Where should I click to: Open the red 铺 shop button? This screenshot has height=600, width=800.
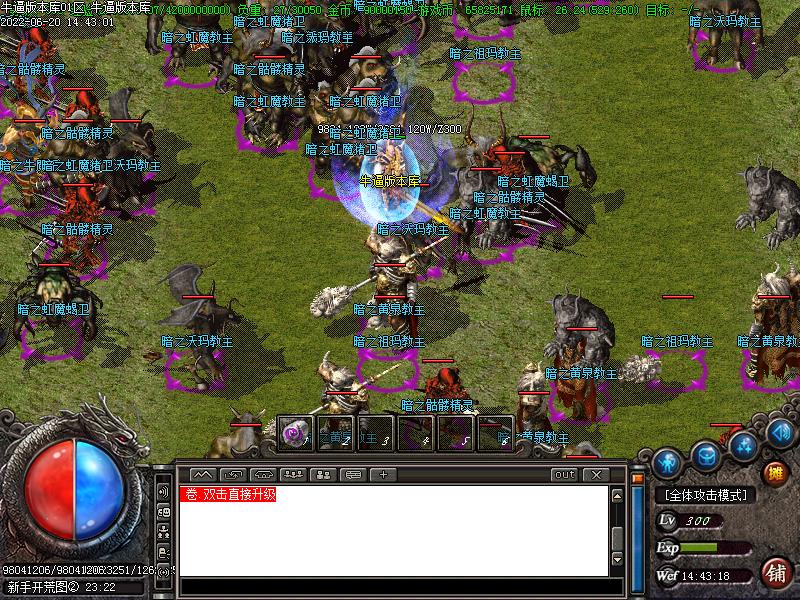(774, 573)
